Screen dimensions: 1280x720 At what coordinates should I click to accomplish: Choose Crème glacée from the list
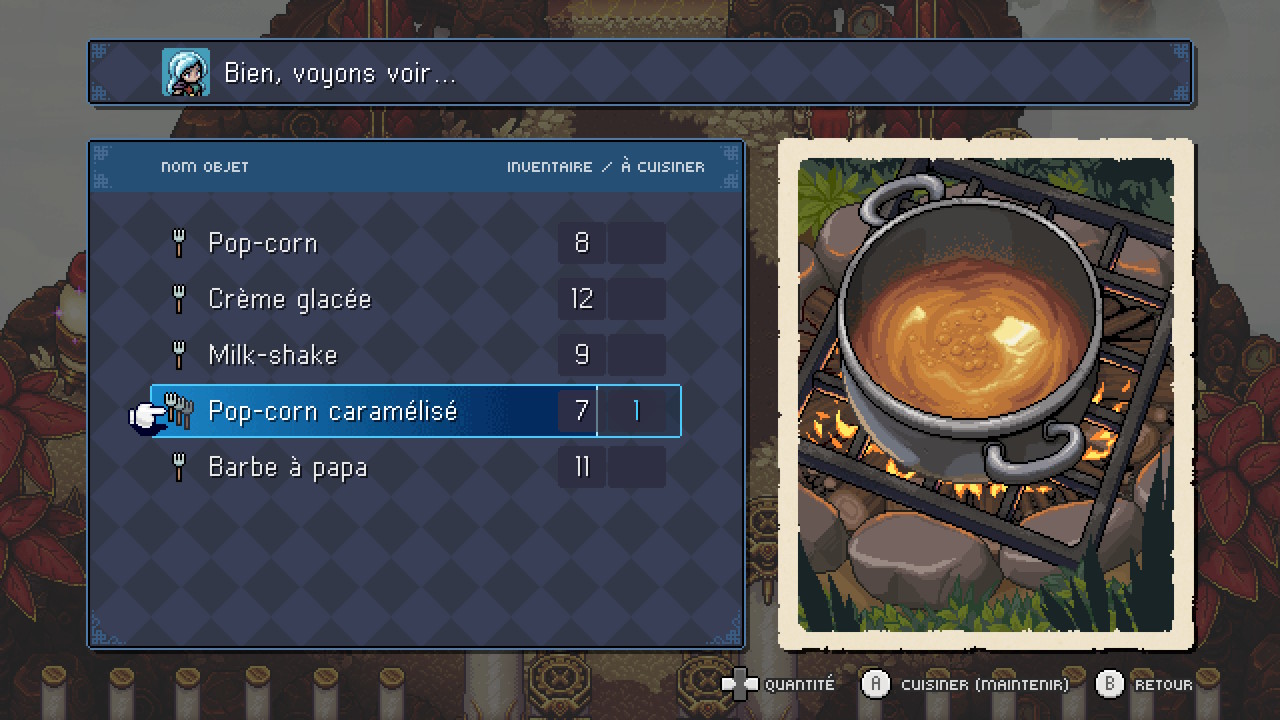(x=289, y=299)
